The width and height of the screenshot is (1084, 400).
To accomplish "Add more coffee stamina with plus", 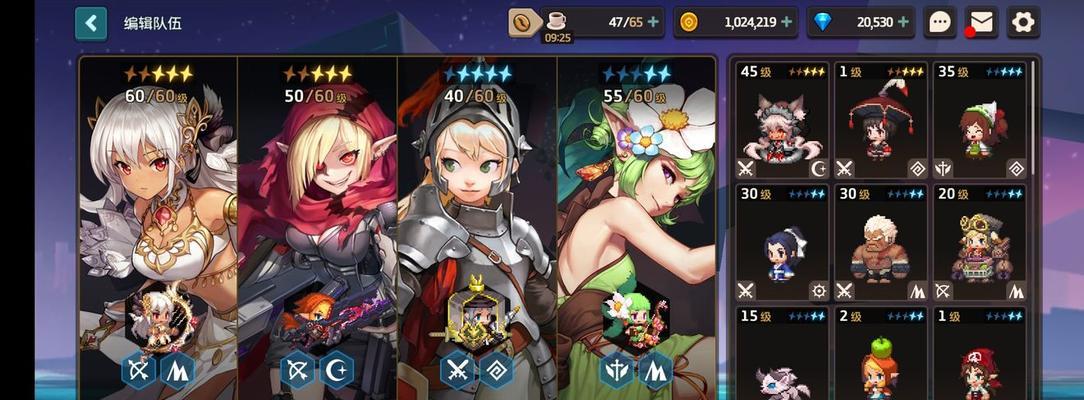I will pyautogui.click(x=653, y=21).
